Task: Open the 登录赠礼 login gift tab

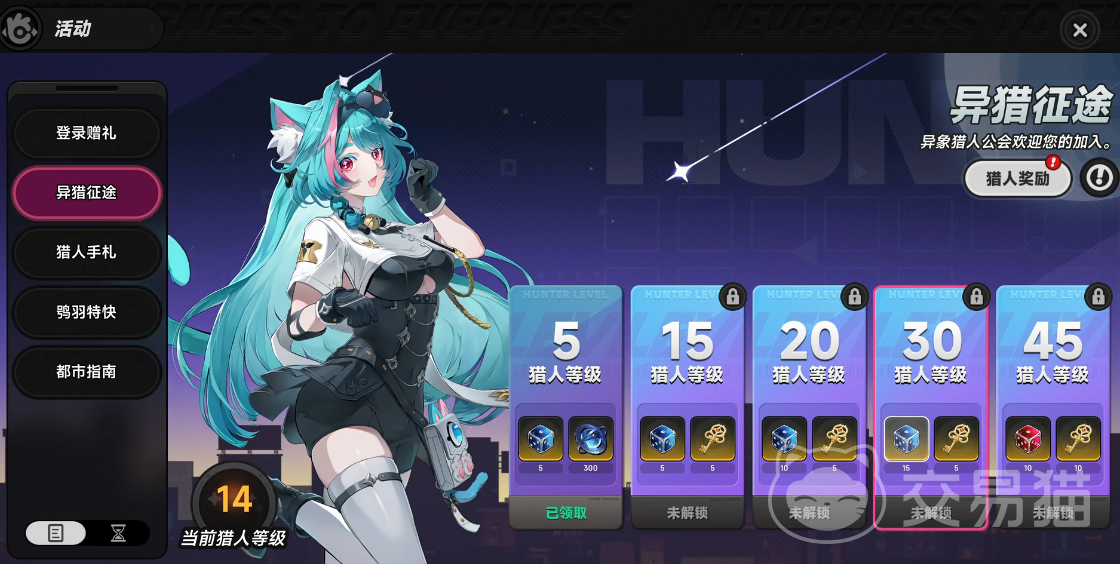Action: pos(86,133)
